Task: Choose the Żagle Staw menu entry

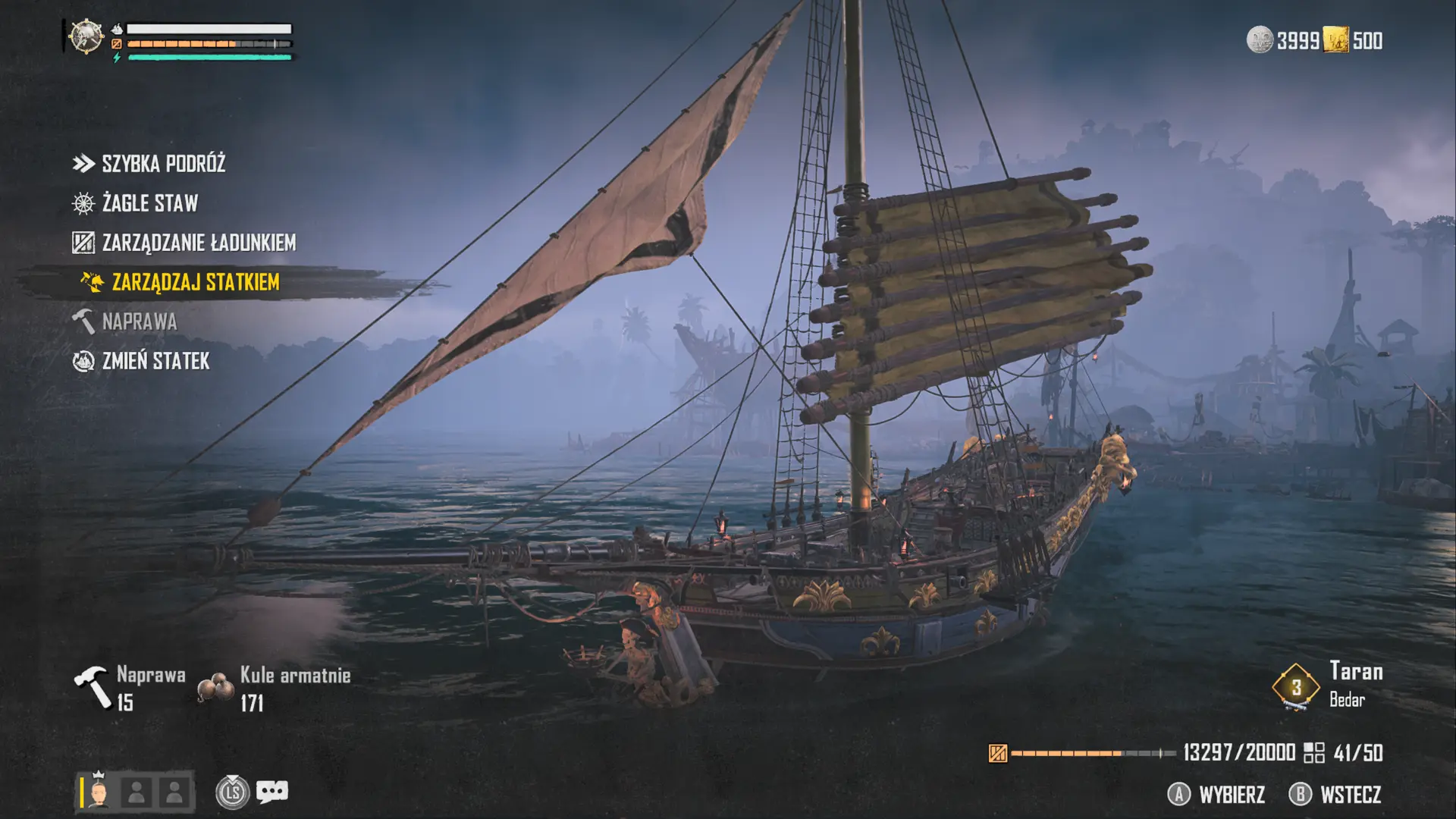Action: 149,203
